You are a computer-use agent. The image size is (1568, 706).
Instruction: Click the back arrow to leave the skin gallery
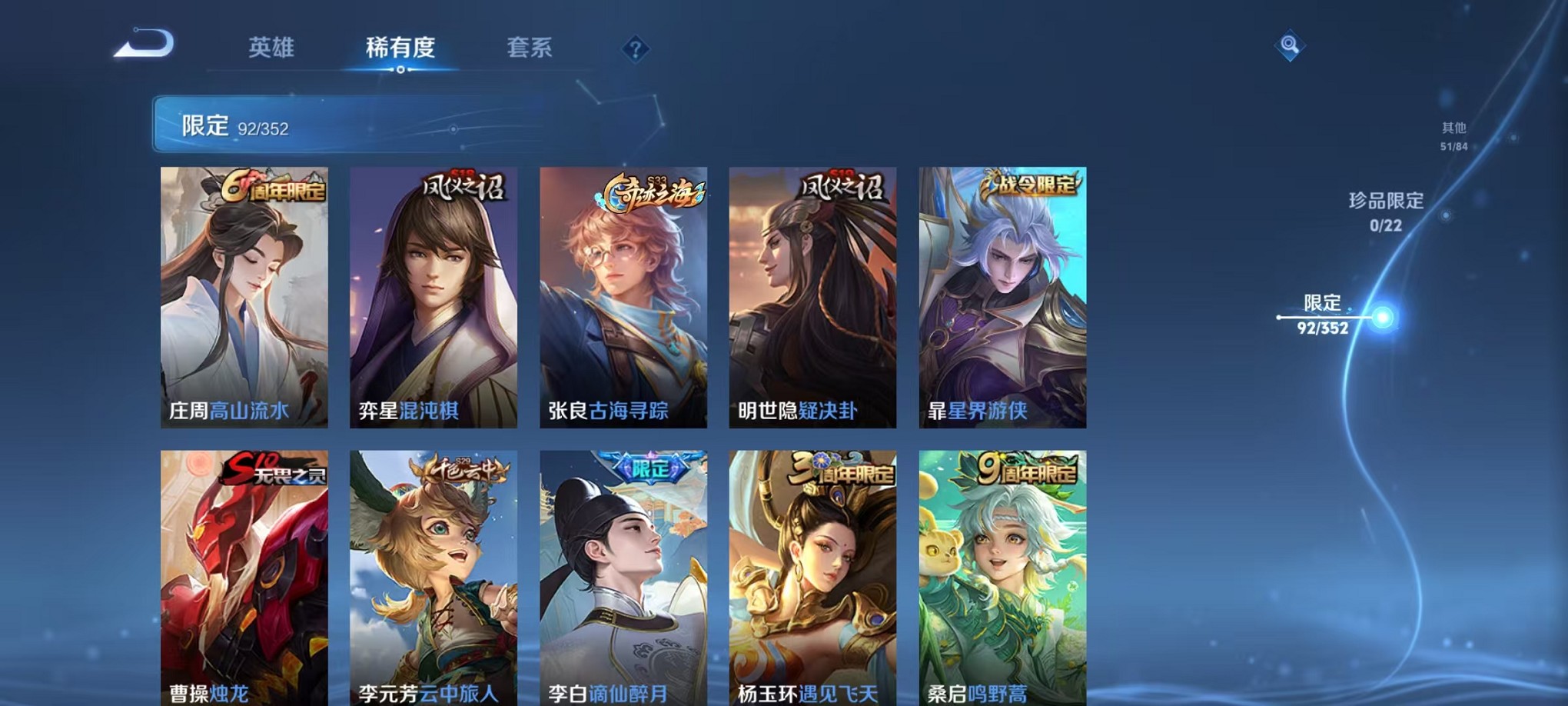(142, 46)
